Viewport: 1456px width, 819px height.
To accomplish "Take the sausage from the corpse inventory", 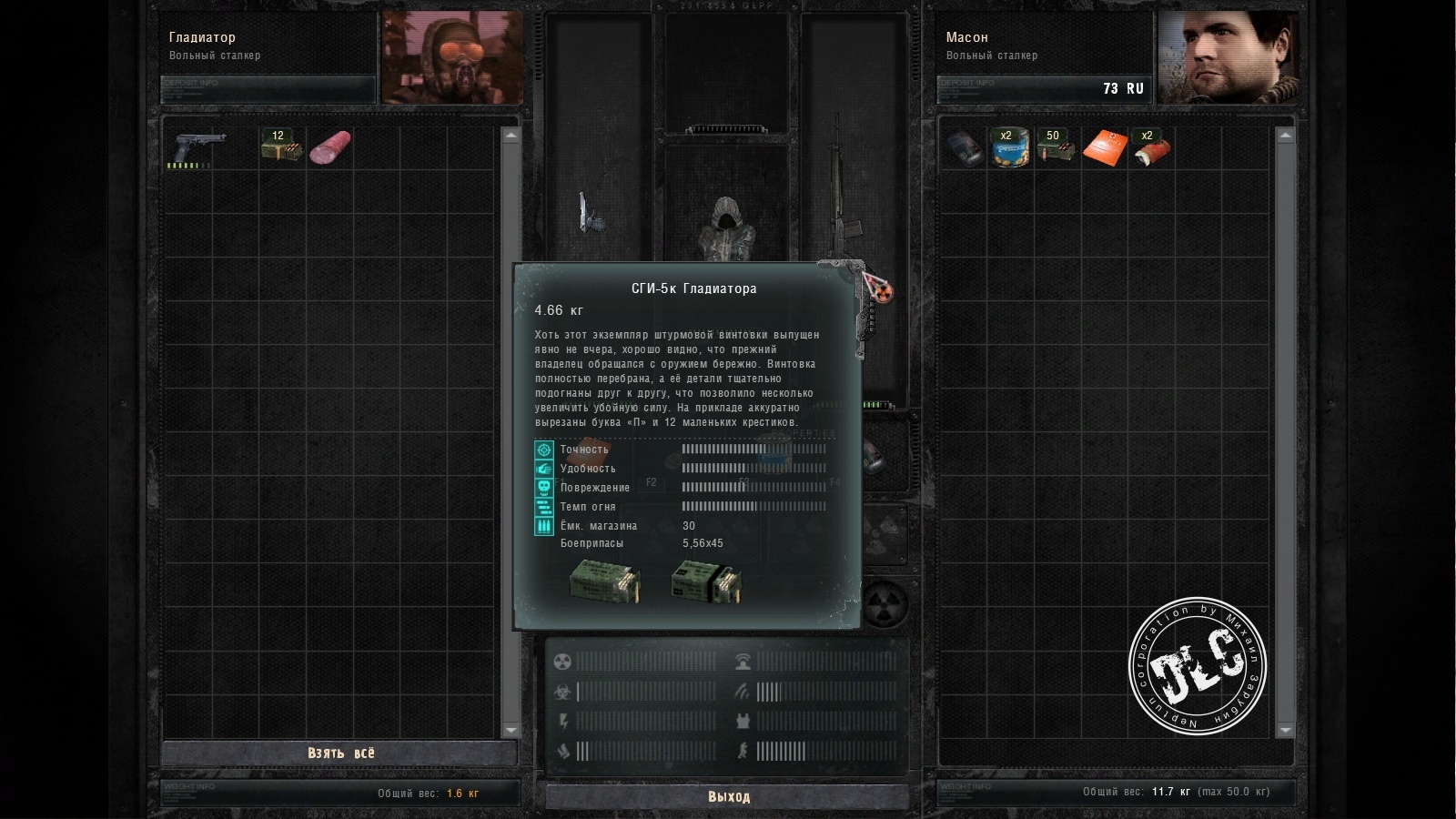I will [329, 147].
